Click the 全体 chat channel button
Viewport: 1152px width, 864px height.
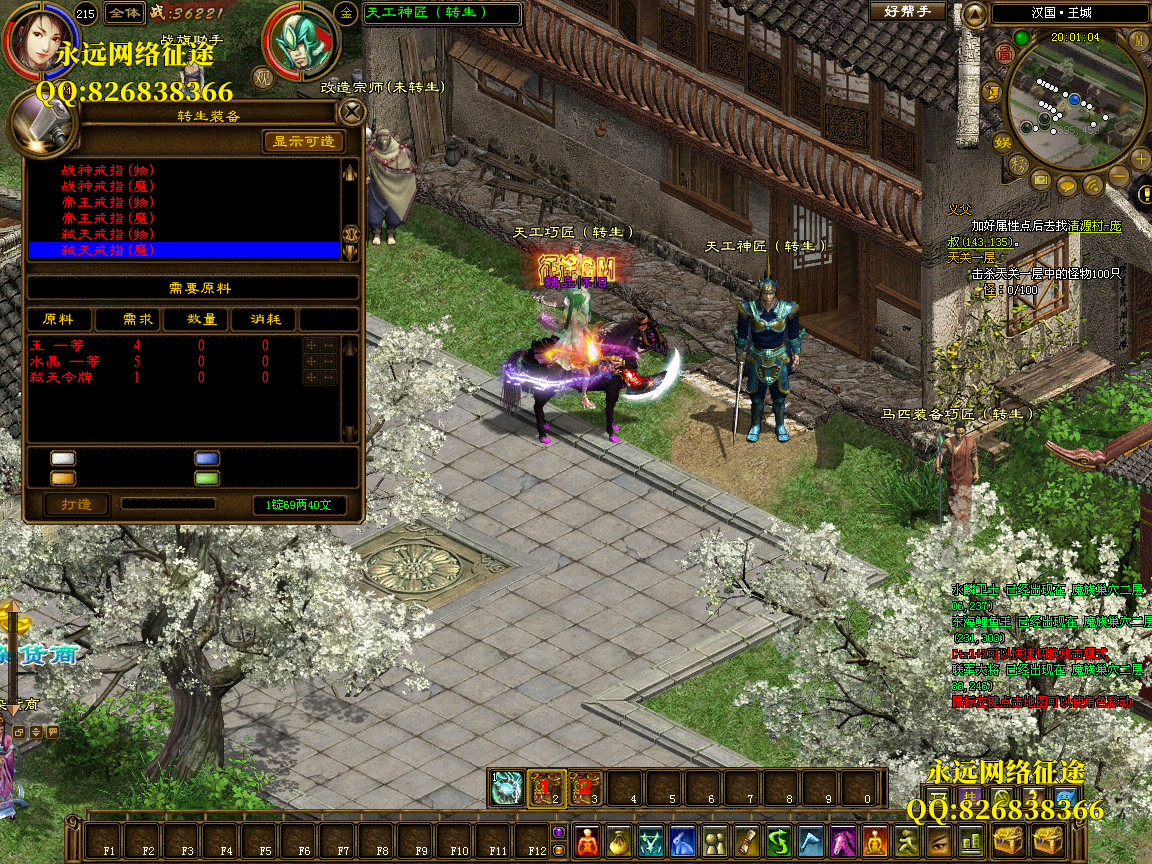123,13
